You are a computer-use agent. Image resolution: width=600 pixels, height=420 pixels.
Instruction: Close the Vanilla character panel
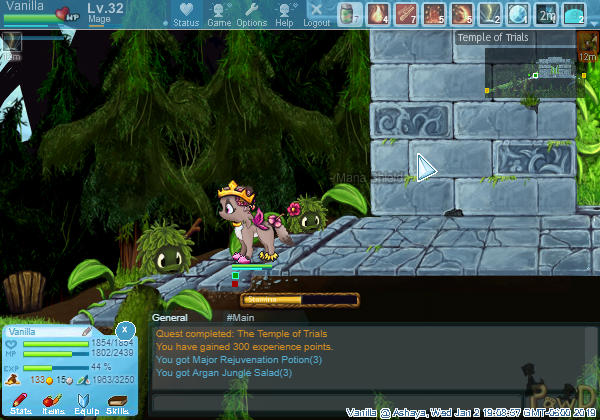(x=125, y=329)
